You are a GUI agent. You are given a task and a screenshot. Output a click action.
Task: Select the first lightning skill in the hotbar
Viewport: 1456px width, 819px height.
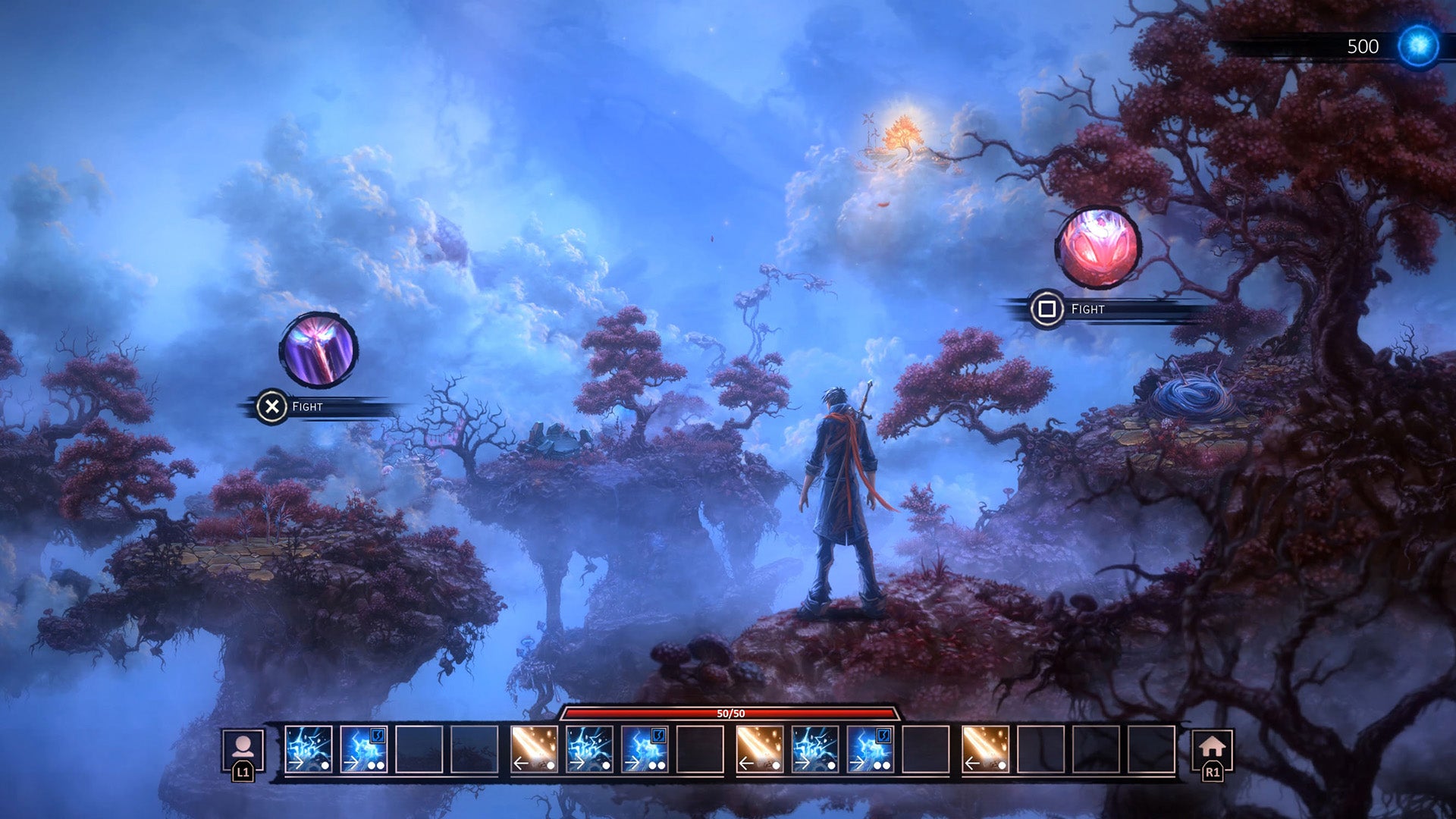point(308,749)
